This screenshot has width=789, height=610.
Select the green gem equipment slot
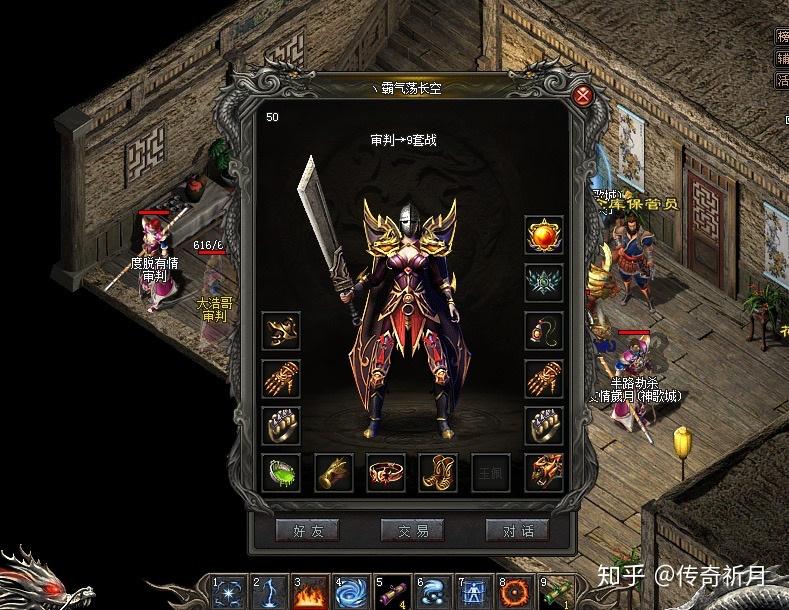(x=281, y=472)
